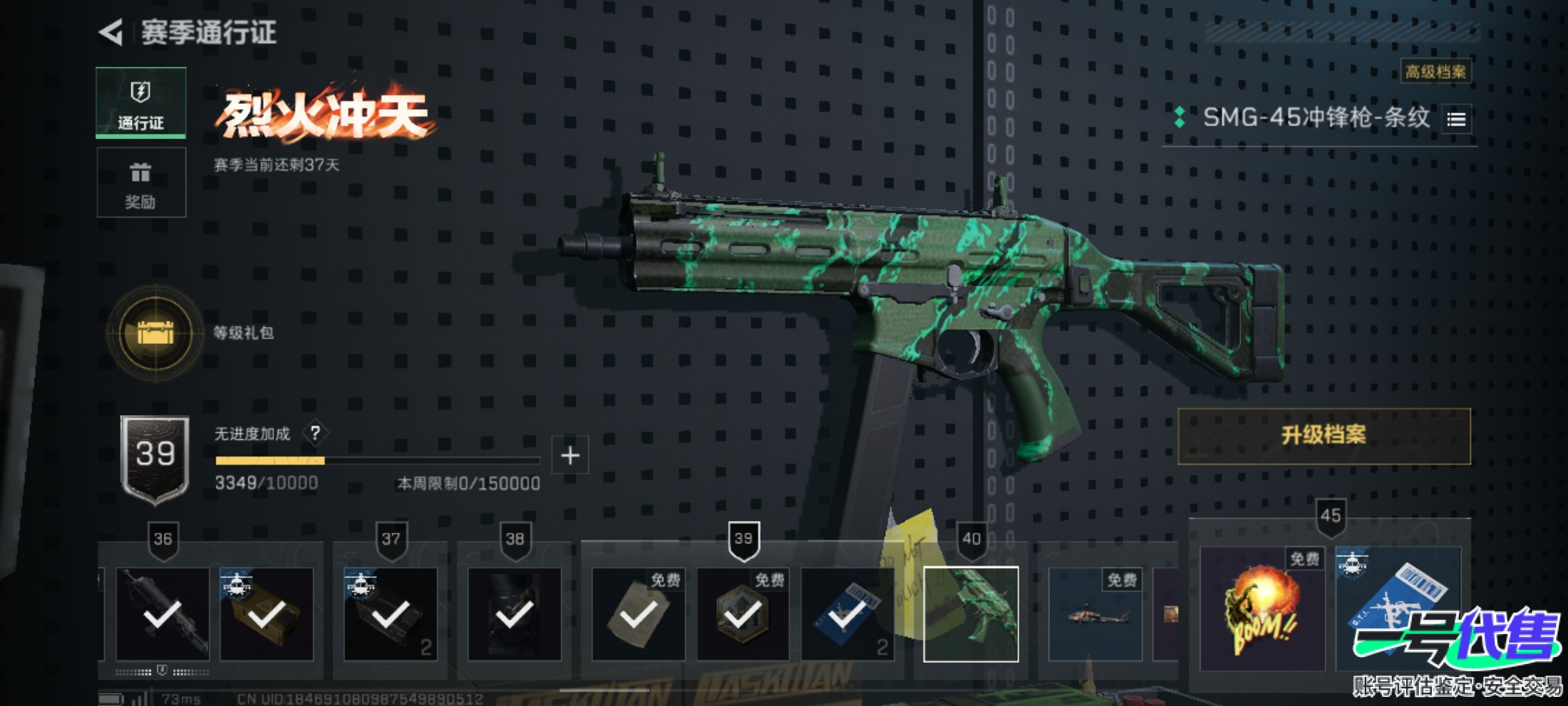Pick the claimed reward under level 38

514,614
